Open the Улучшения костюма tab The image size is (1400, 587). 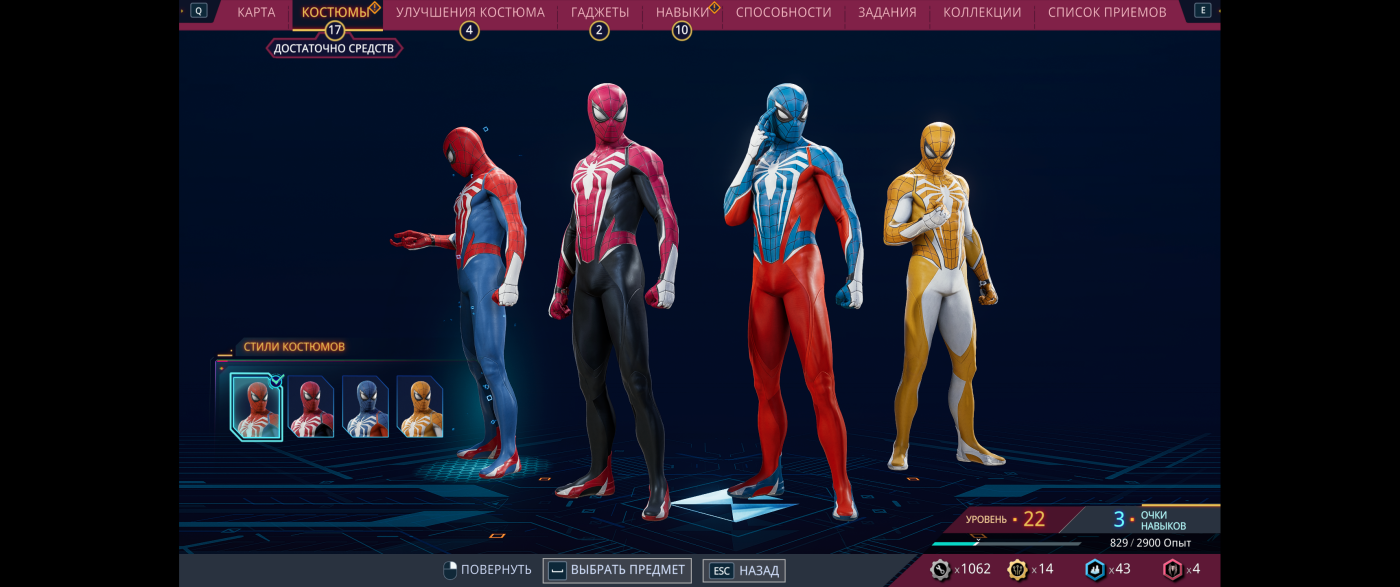[x=470, y=13]
